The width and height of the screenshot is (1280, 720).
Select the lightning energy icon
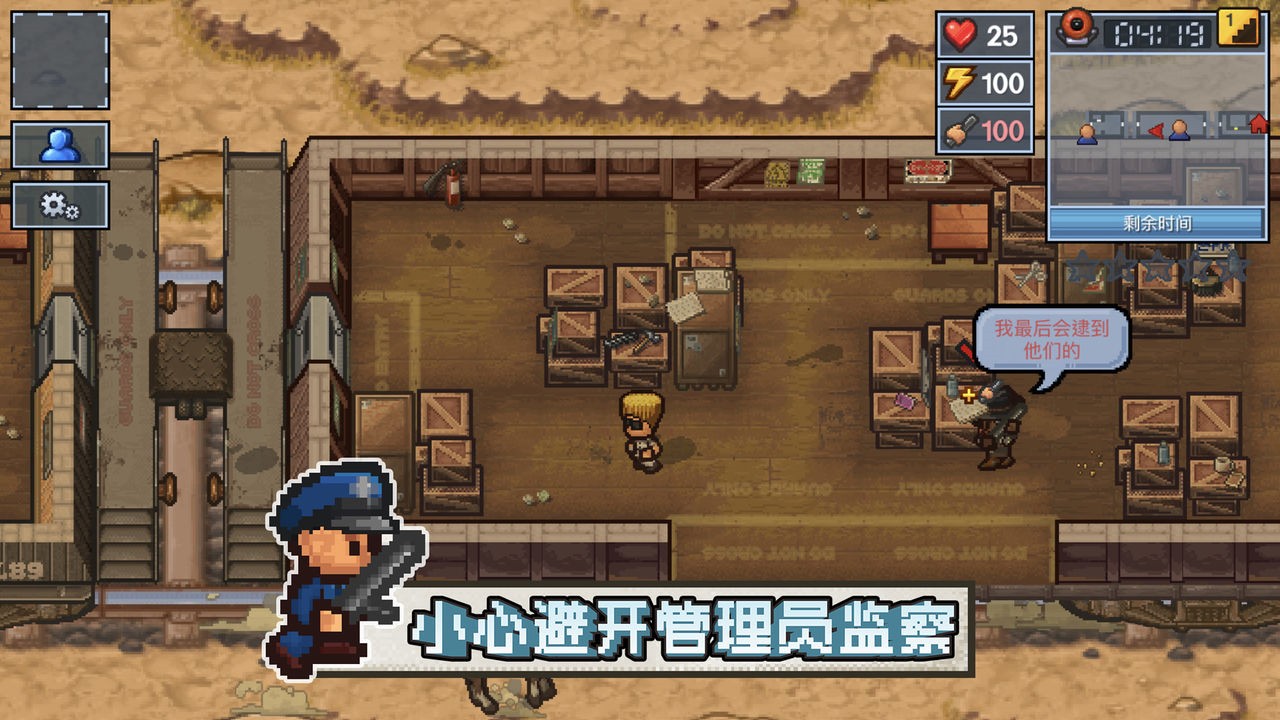(x=958, y=84)
